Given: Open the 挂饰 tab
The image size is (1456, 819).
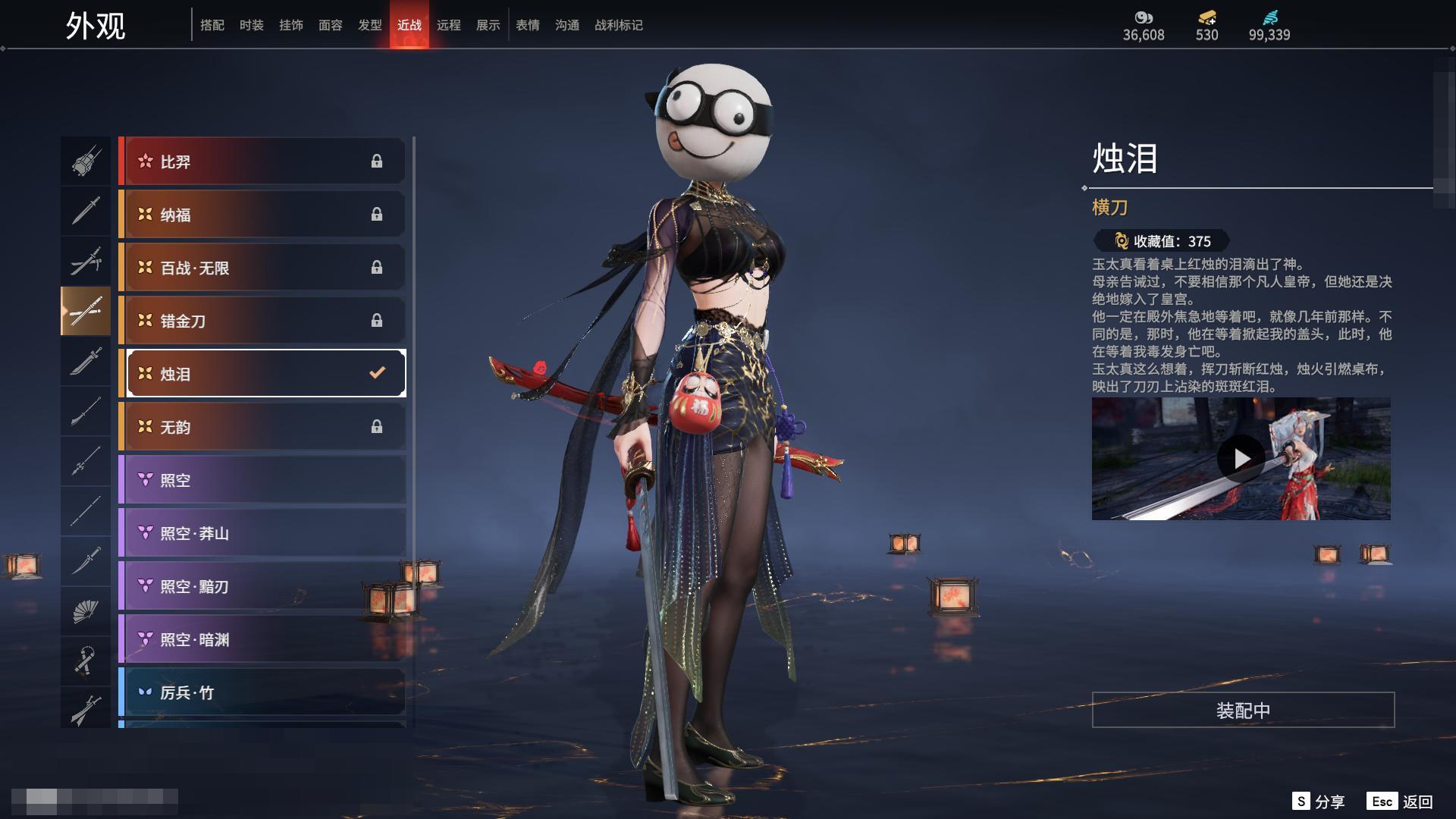Looking at the screenshot, I should (290, 25).
